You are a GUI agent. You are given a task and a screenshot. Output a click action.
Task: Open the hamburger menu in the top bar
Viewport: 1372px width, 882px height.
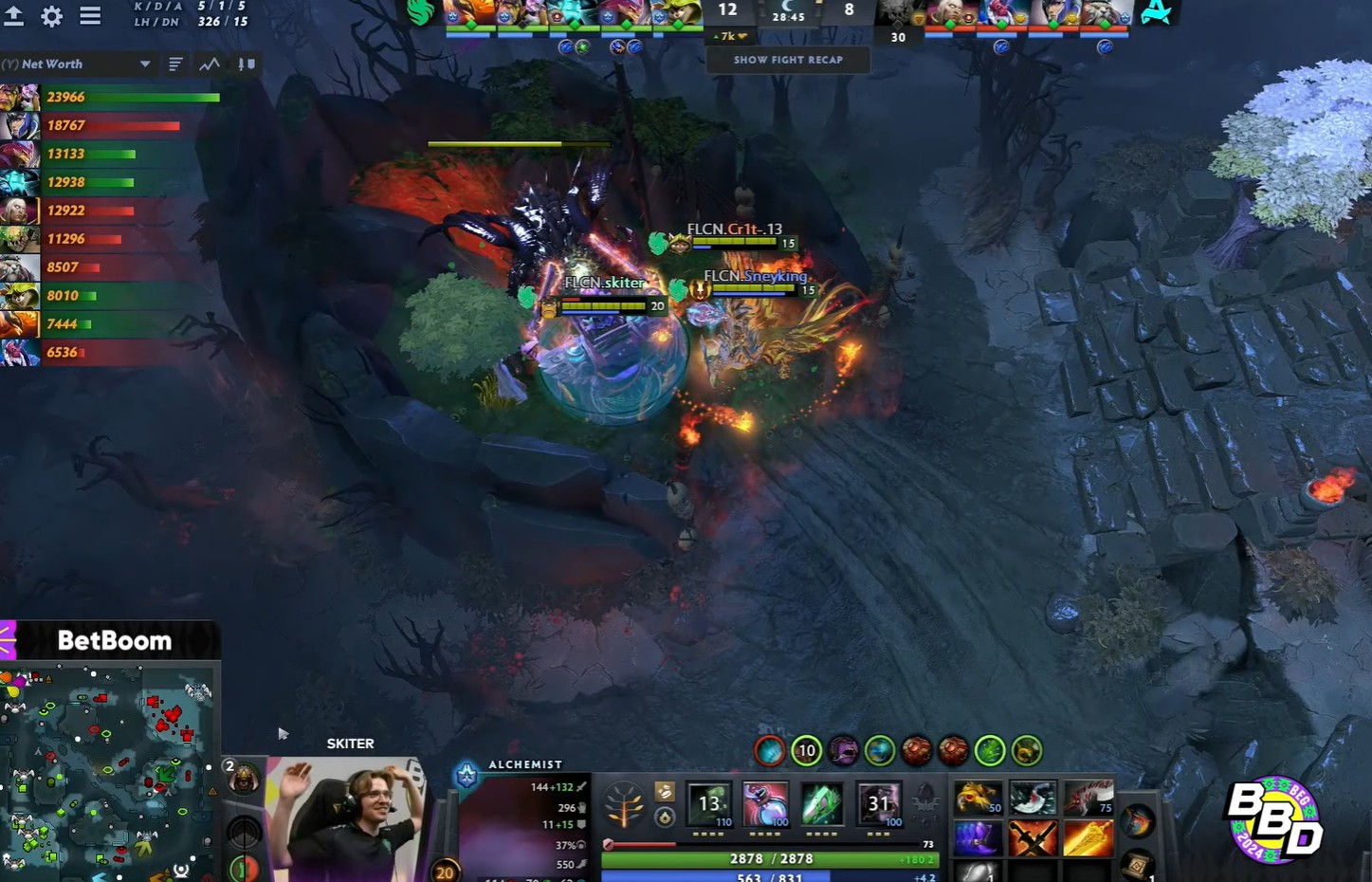pyautogui.click(x=90, y=15)
